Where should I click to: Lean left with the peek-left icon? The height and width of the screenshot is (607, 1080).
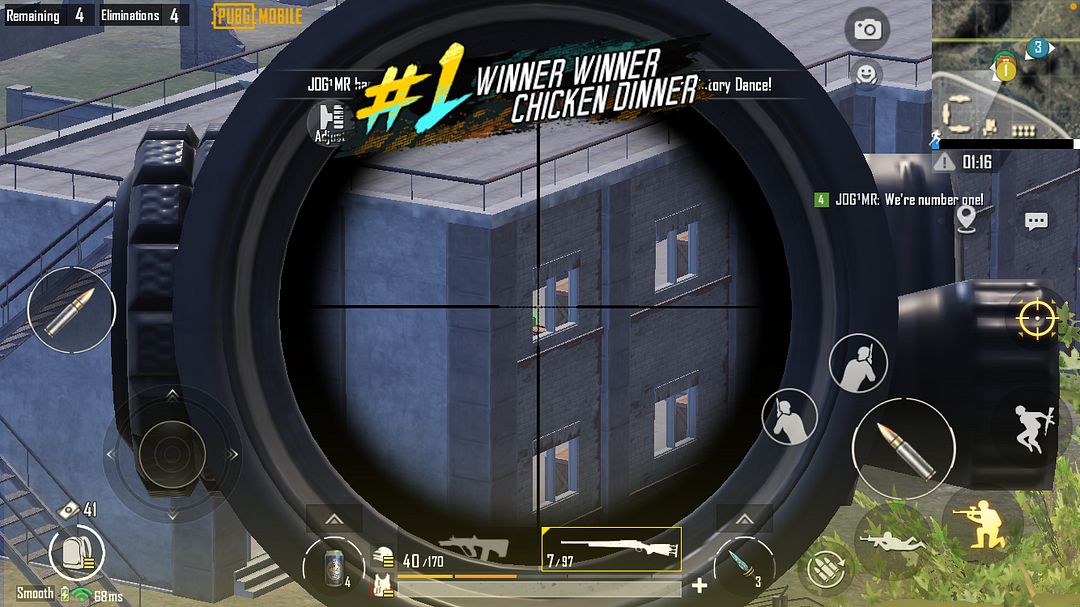click(790, 416)
